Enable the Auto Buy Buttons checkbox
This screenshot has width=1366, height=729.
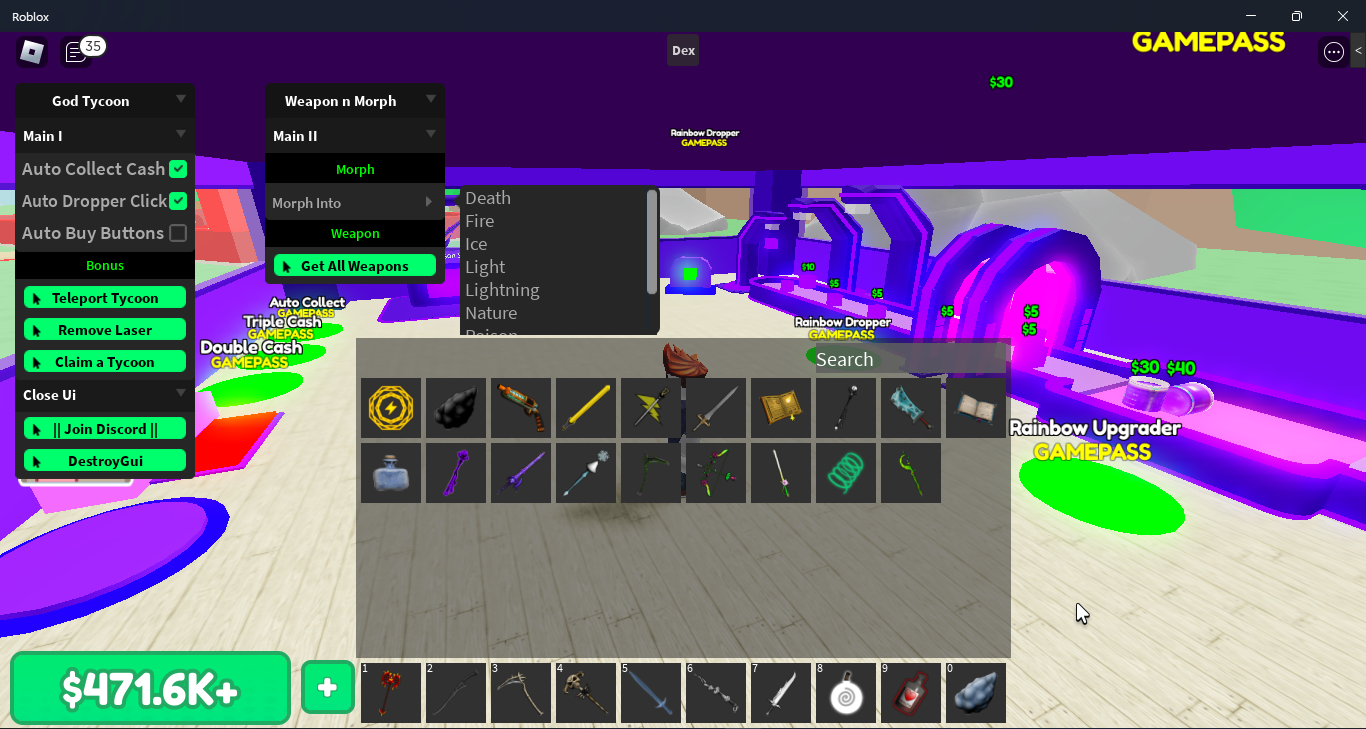(x=176, y=233)
